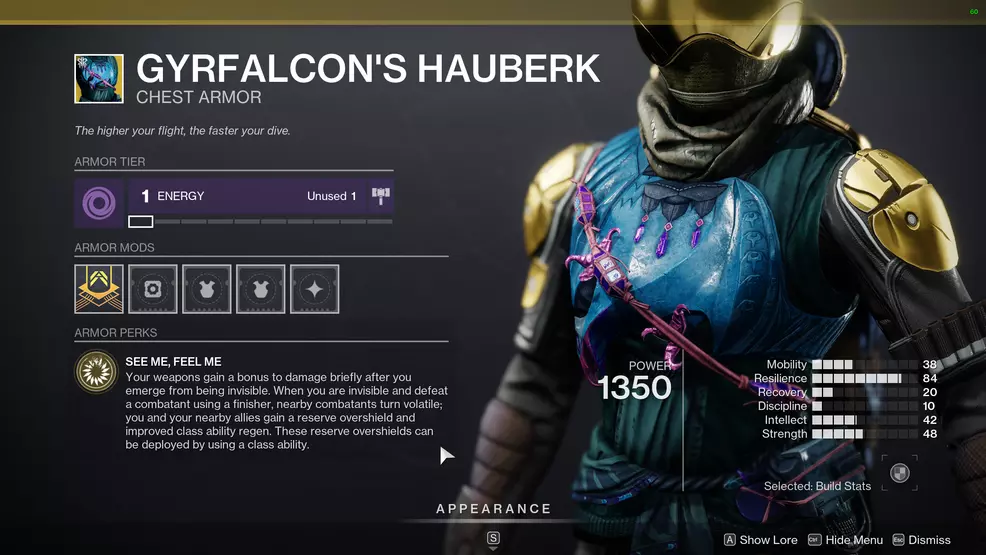This screenshot has width=986, height=555.
Task: Open the four-point star mod socket
Action: pos(314,289)
